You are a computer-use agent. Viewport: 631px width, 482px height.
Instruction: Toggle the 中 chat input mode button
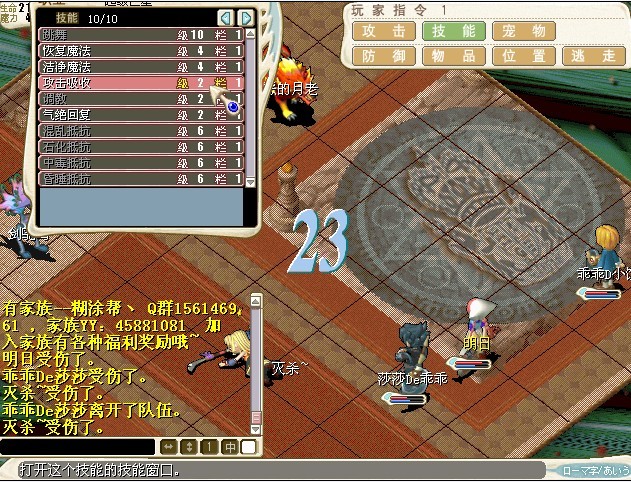[x=230, y=446]
